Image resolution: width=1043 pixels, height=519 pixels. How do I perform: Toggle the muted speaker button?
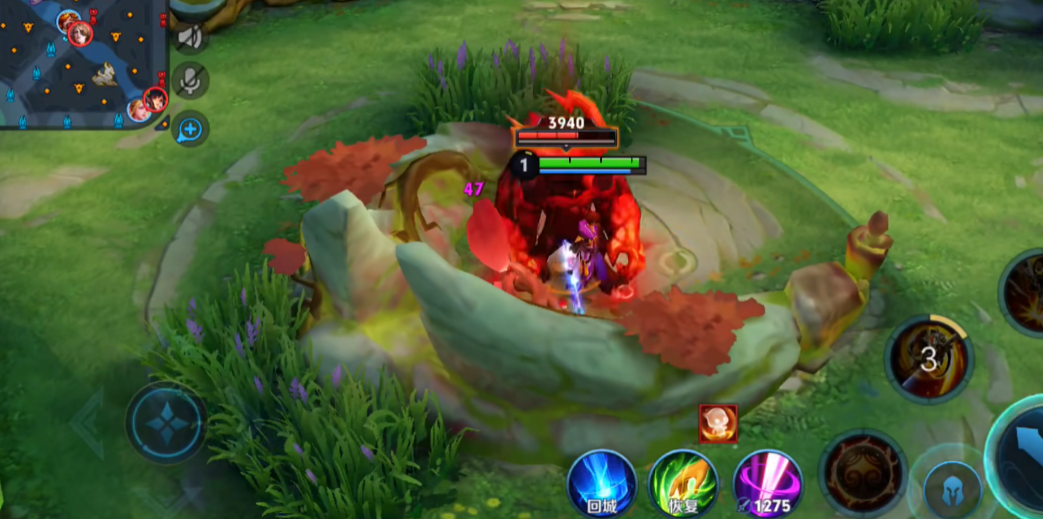point(190,37)
